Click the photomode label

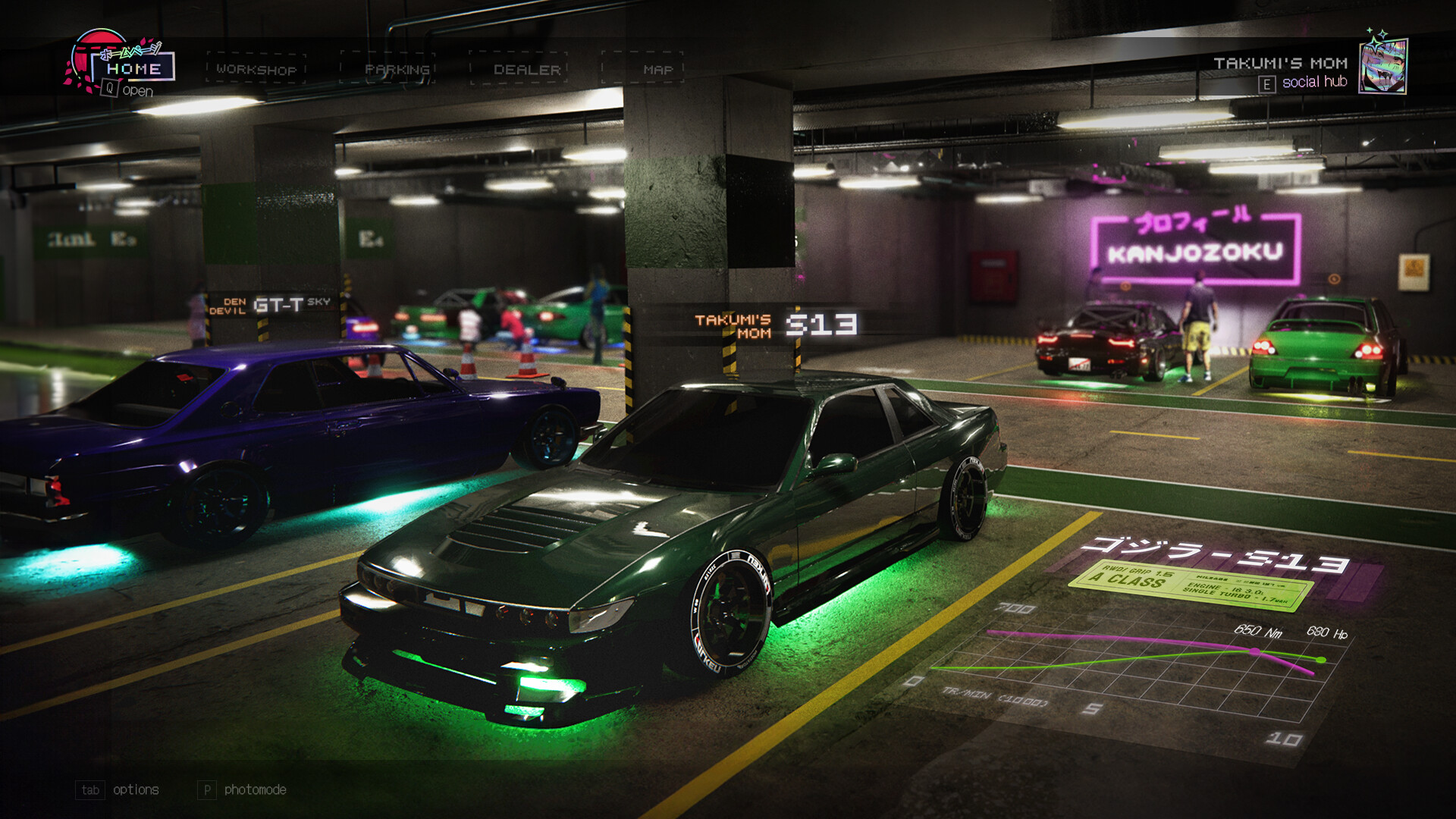click(x=256, y=790)
